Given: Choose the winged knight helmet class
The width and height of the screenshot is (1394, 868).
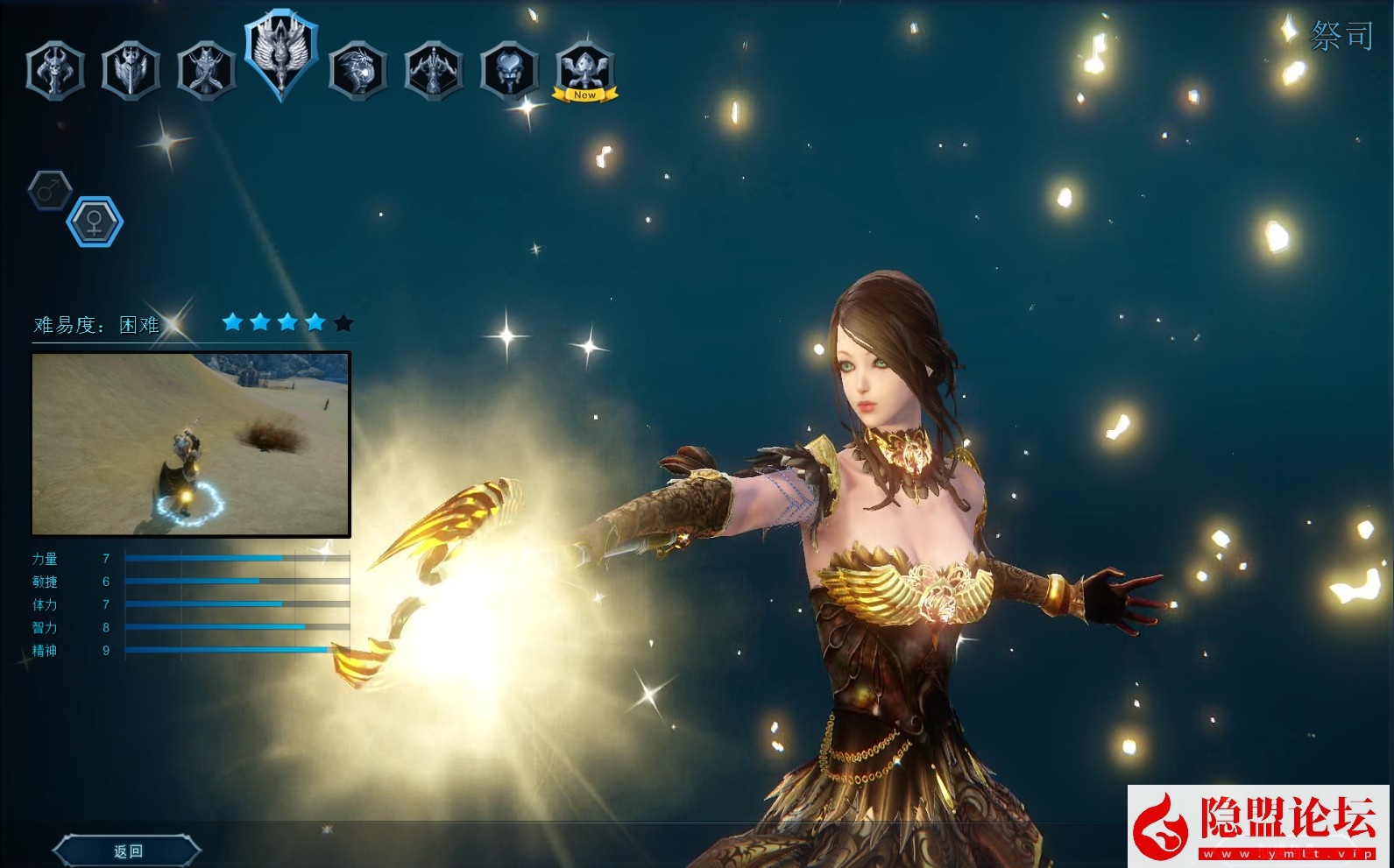Looking at the screenshot, I should coord(131,70).
